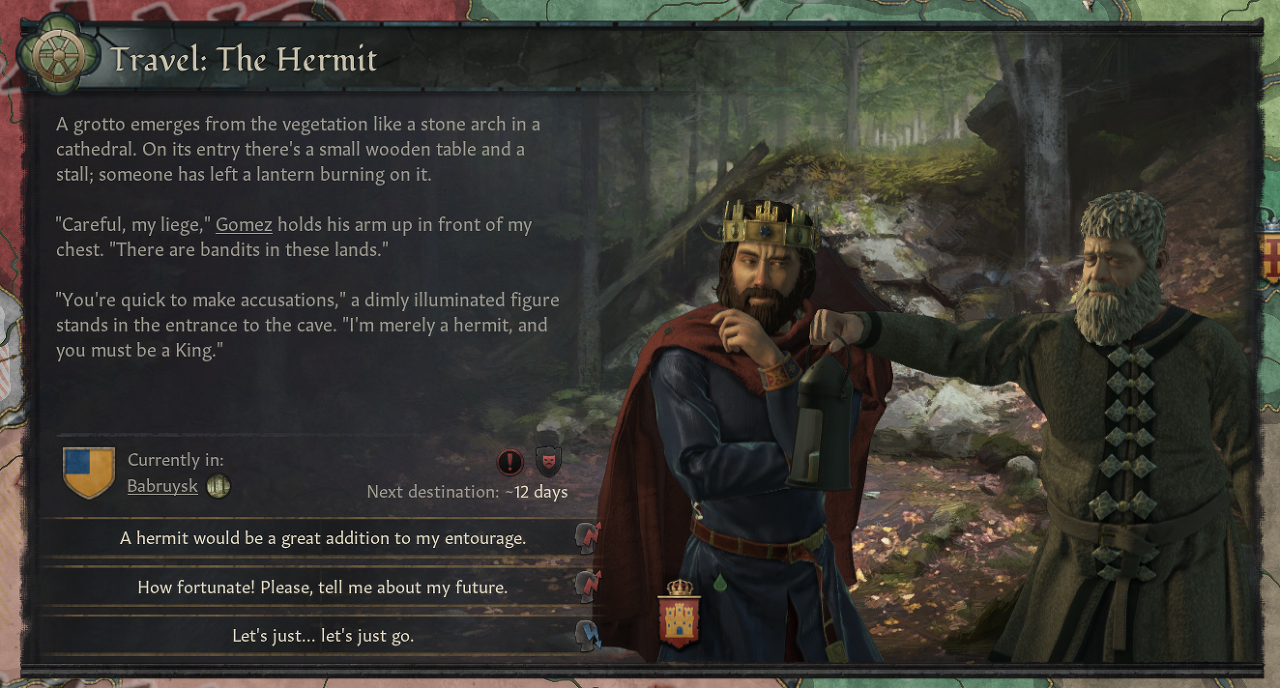
Task: Click the red exclamation mark danger icon
Action: pos(510,462)
